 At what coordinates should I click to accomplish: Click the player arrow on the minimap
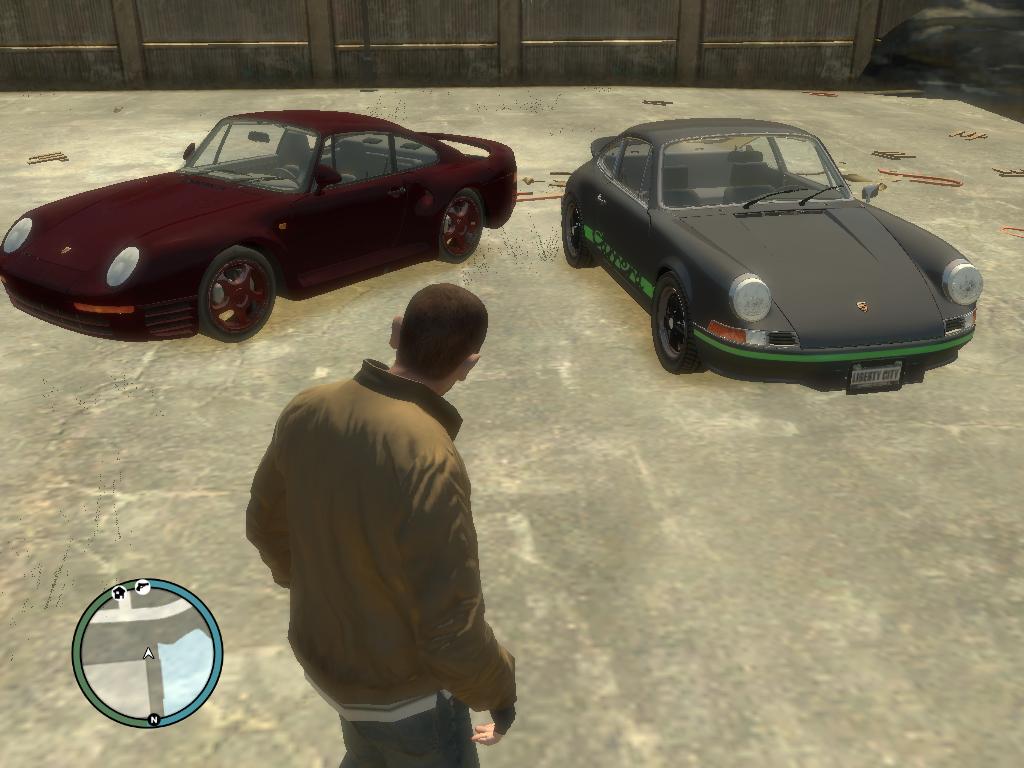tap(149, 653)
